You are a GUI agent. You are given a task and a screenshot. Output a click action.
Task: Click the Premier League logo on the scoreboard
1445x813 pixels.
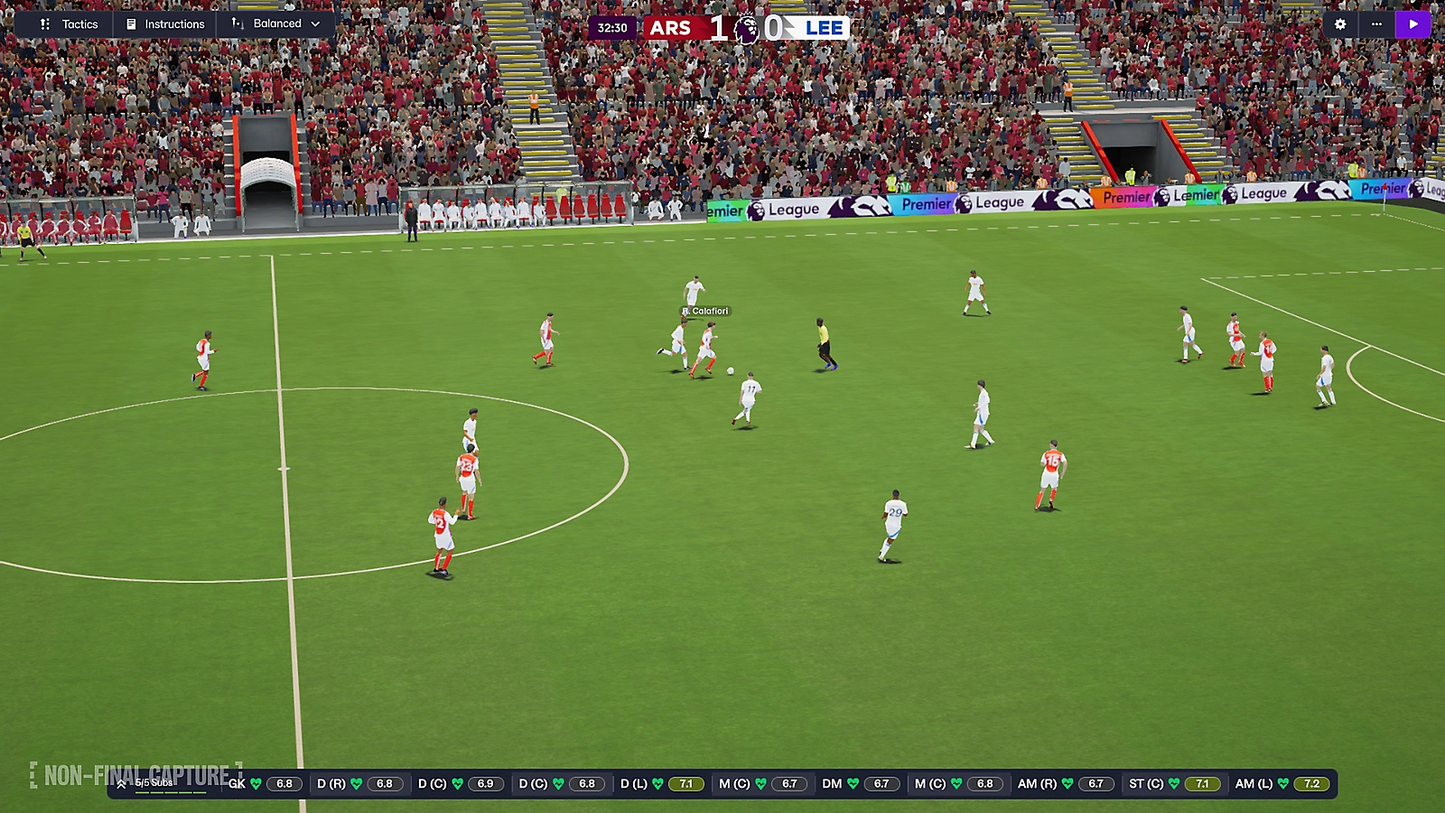click(746, 27)
